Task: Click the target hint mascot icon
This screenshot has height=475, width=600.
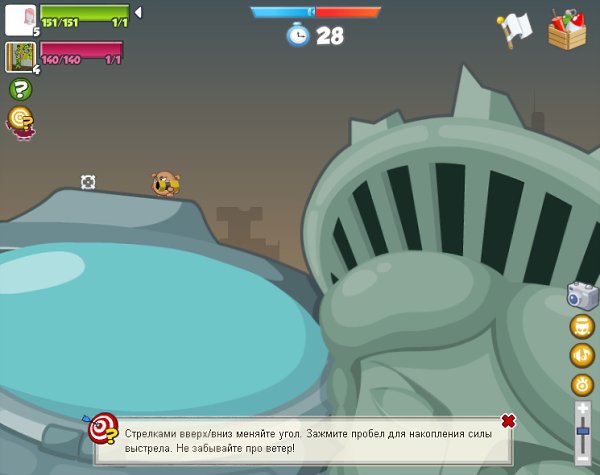Action: pyautogui.click(x=20, y=121)
